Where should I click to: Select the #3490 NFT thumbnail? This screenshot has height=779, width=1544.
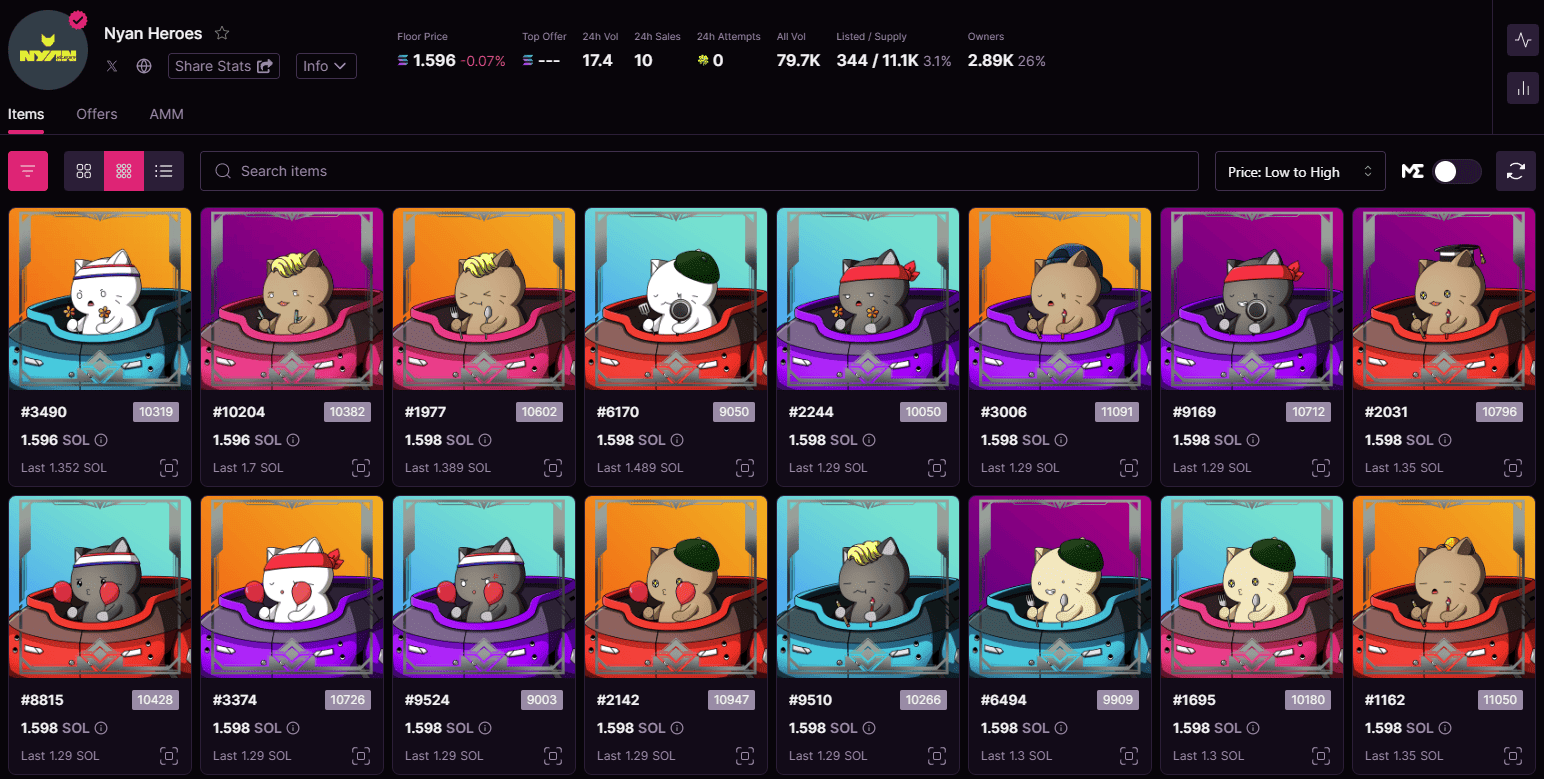coord(99,297)
